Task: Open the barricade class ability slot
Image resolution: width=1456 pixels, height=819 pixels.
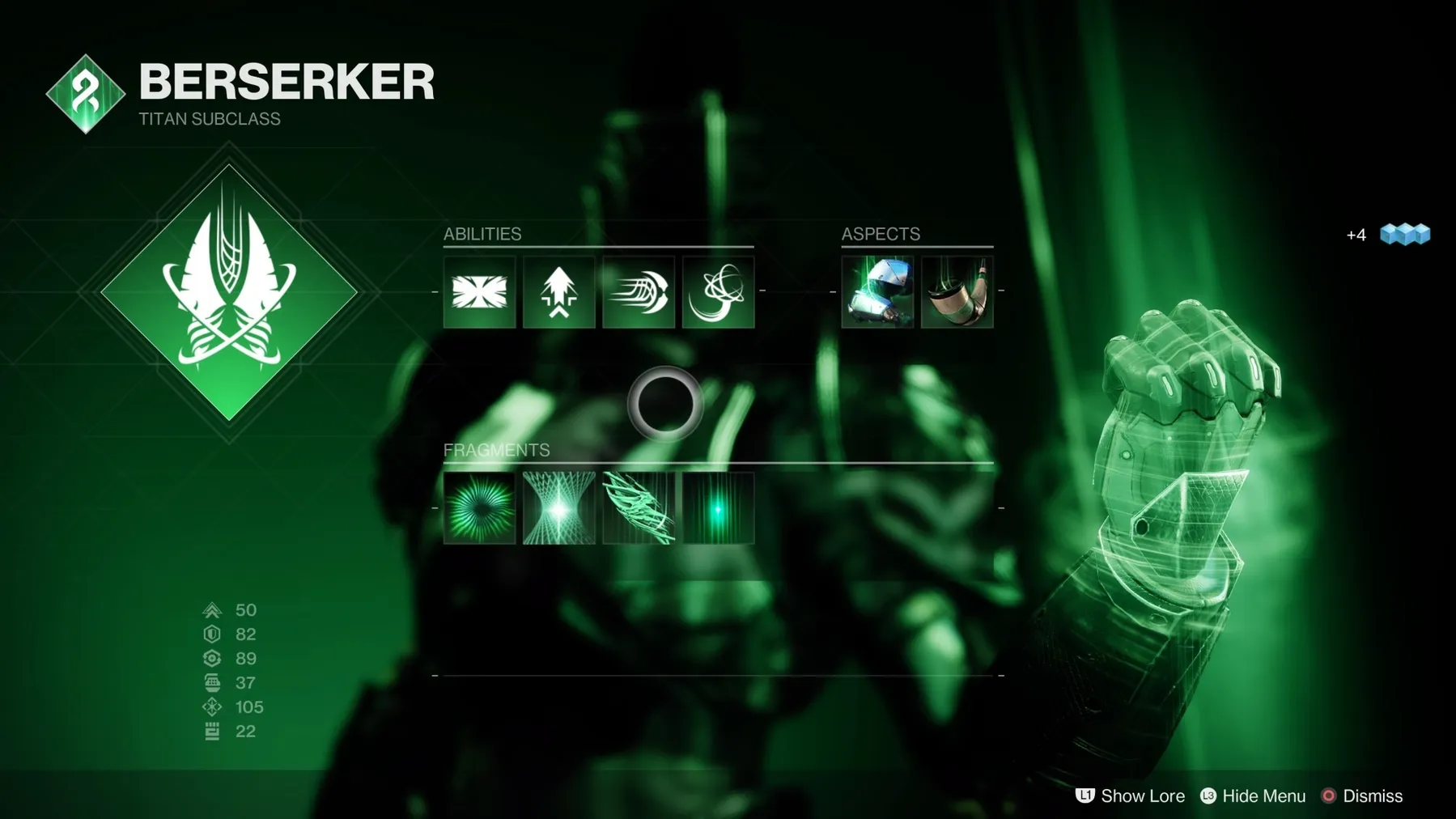Action: click(479, 292)
